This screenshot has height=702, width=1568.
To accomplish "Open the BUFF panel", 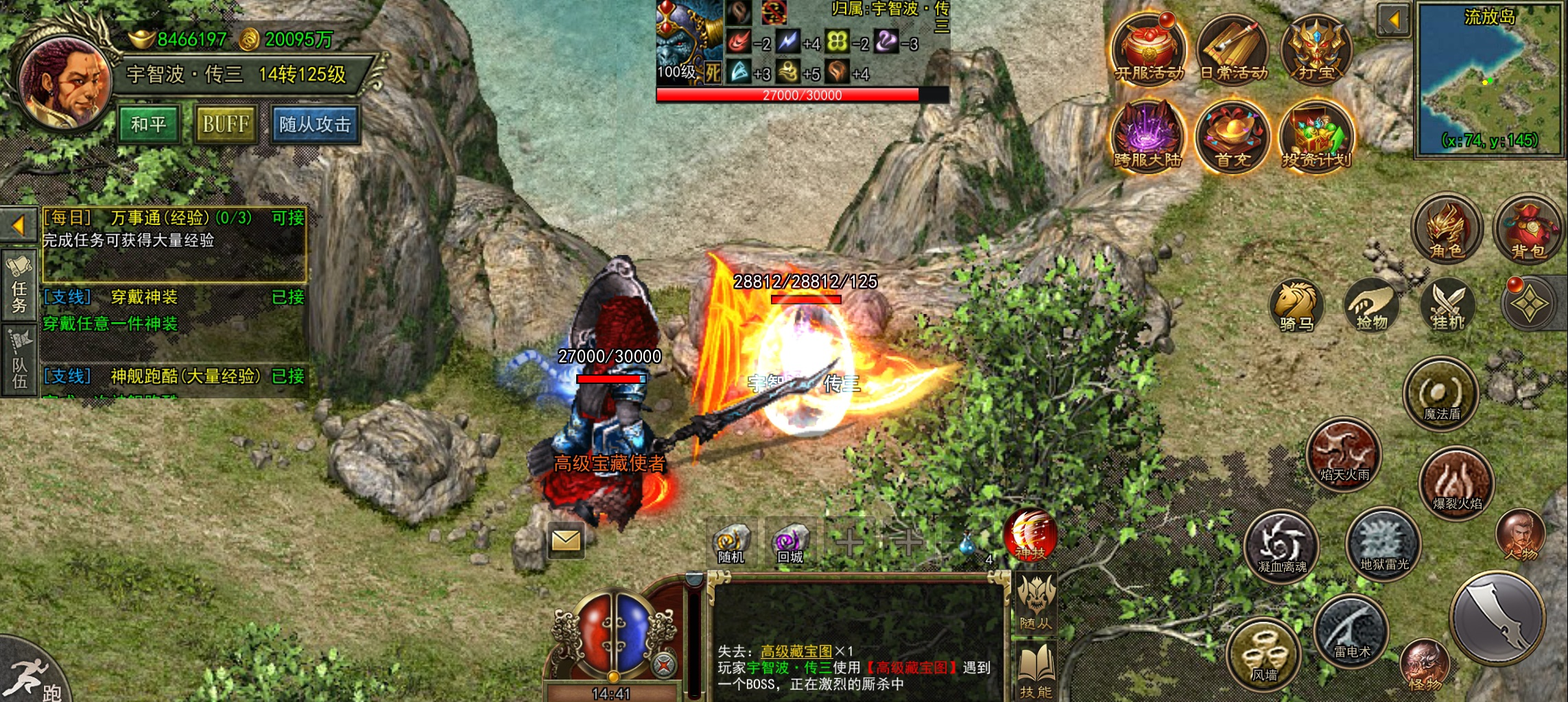I will pyautogui.click(x=226, y=124).
